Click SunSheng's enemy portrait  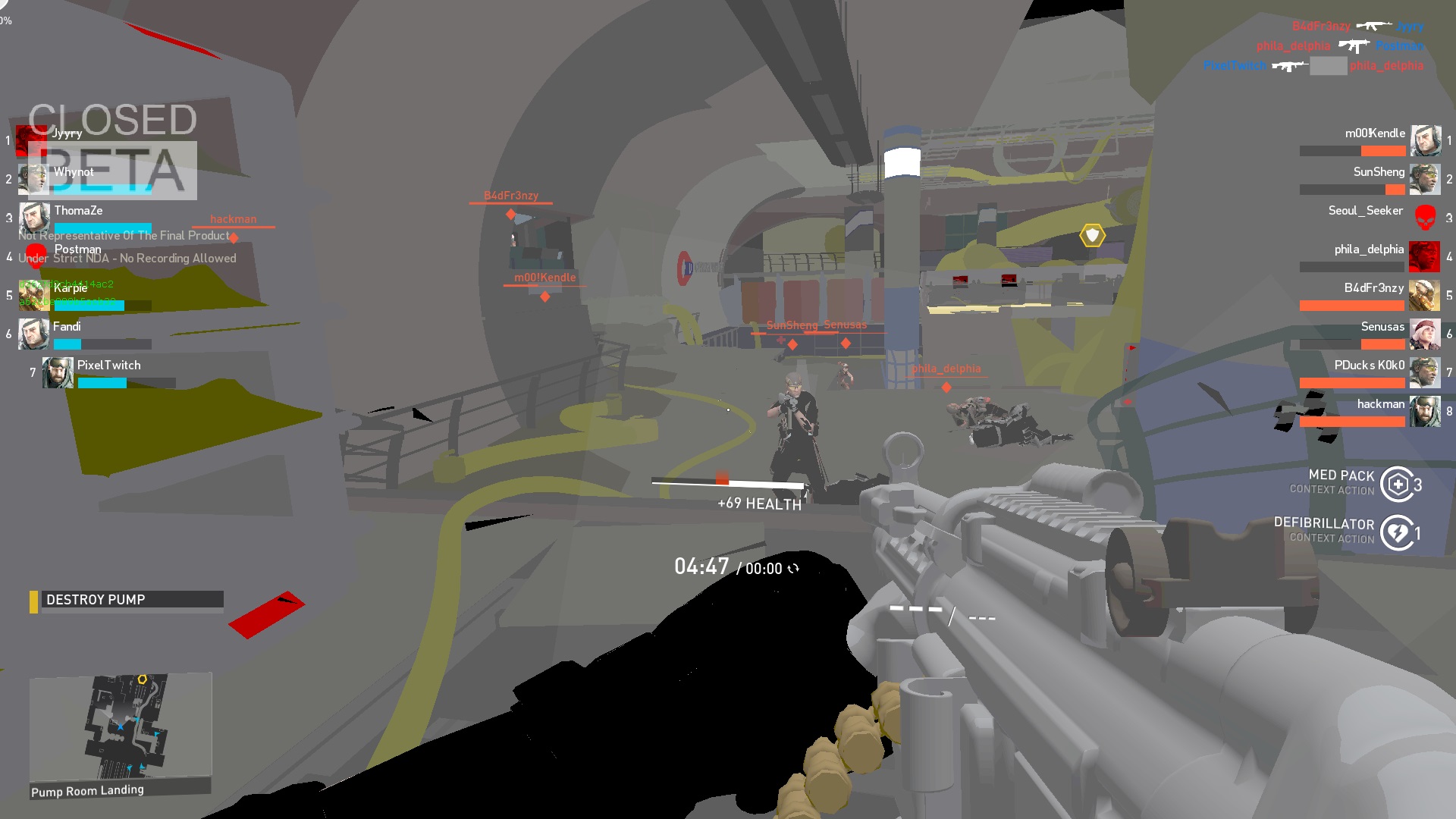1424,179
